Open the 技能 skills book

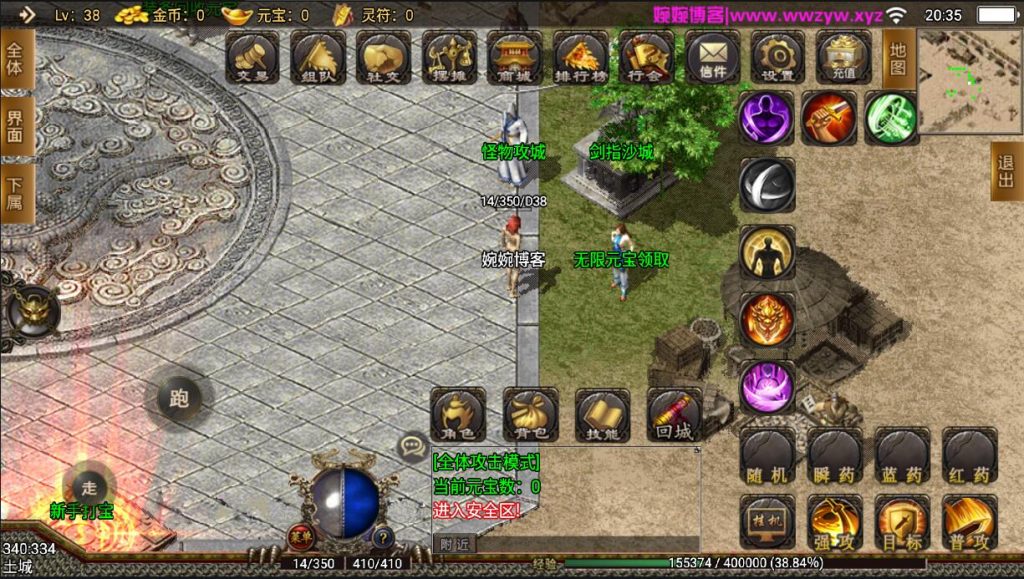[602, 414]
